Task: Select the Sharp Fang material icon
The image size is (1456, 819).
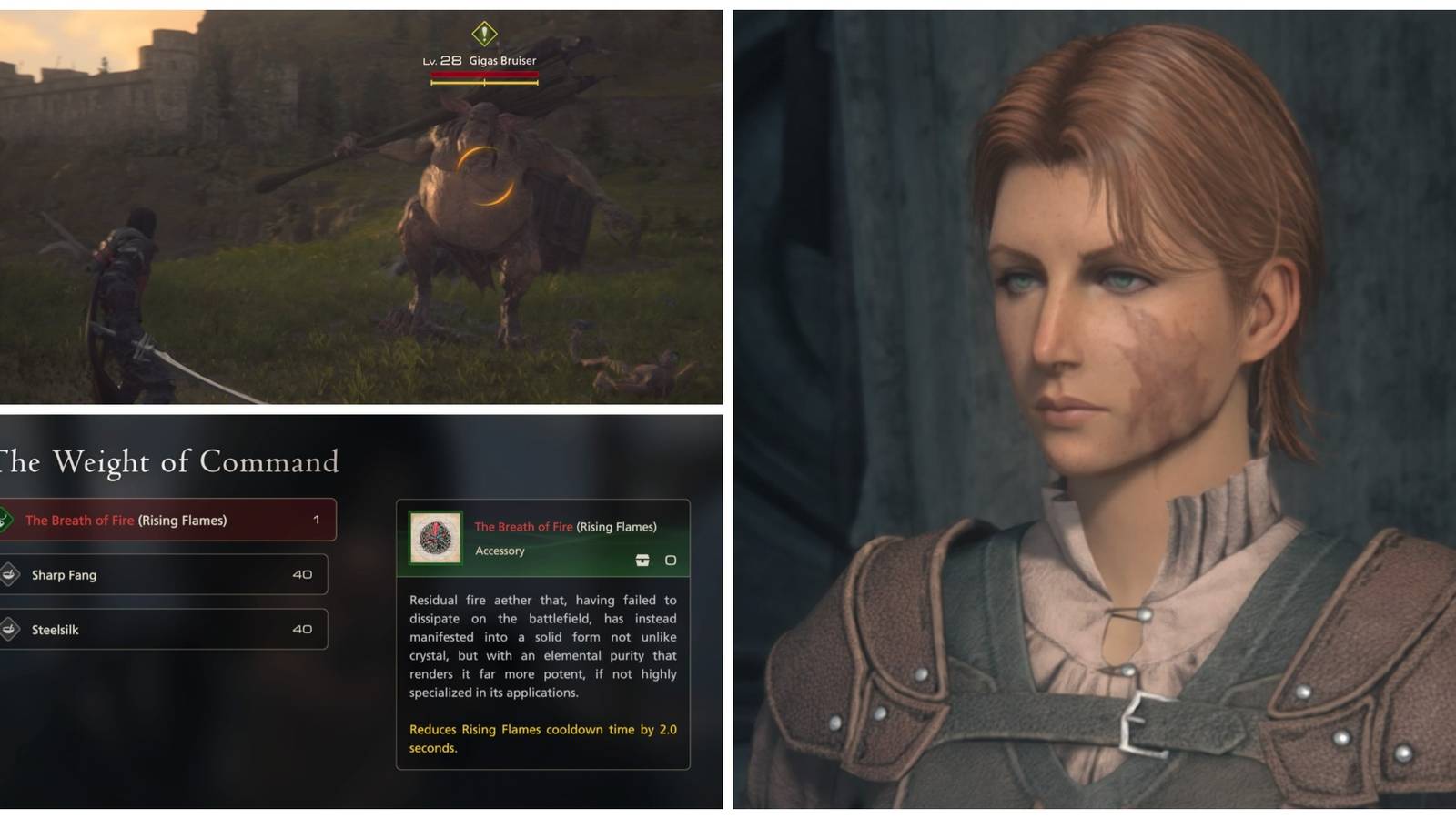Action: [12, 574]
